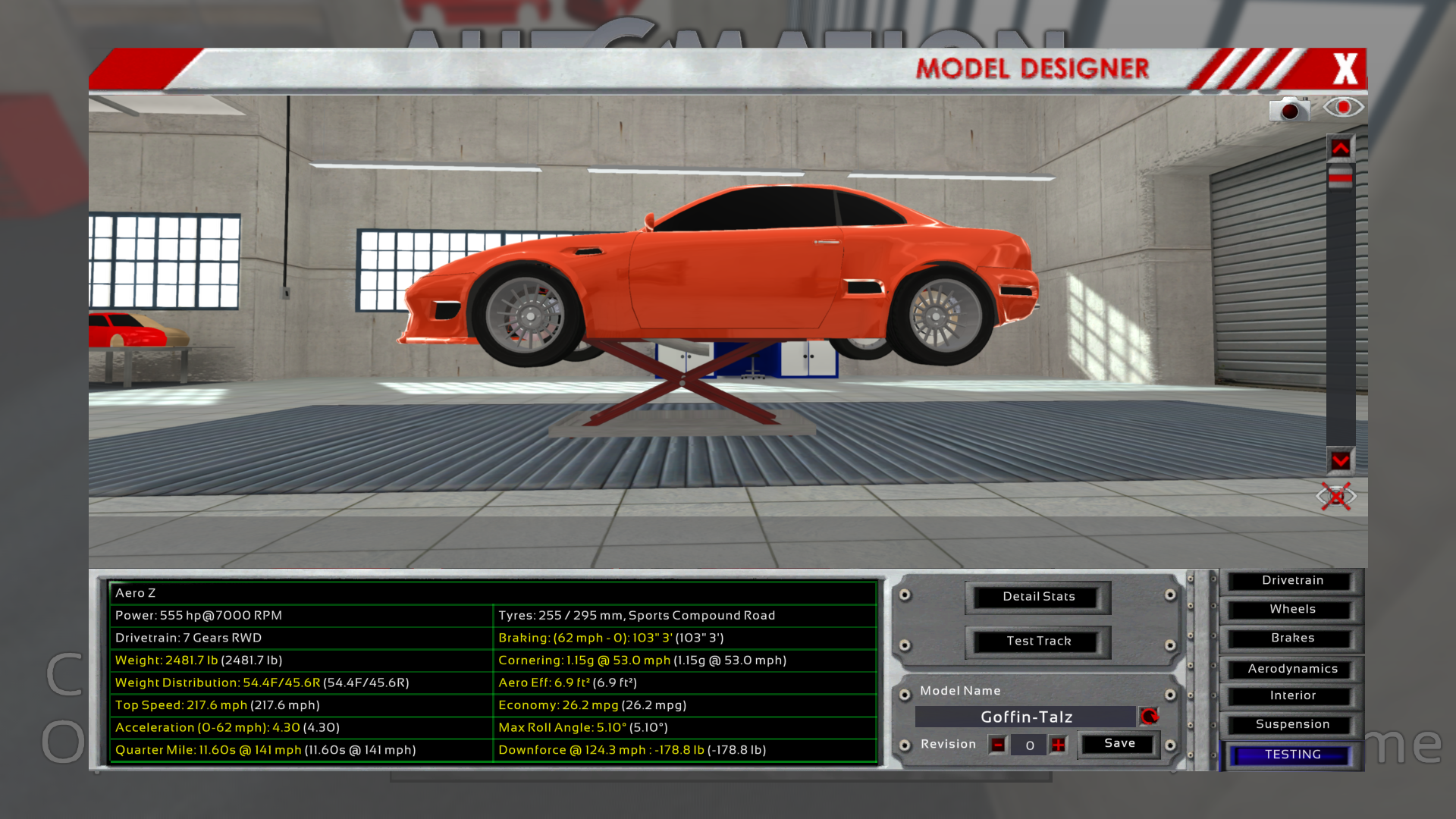The width and height of the screenshot is (1456, 819).
Task: Take a screenshot with the camera icon
Action: click(x=1289, y=109)
